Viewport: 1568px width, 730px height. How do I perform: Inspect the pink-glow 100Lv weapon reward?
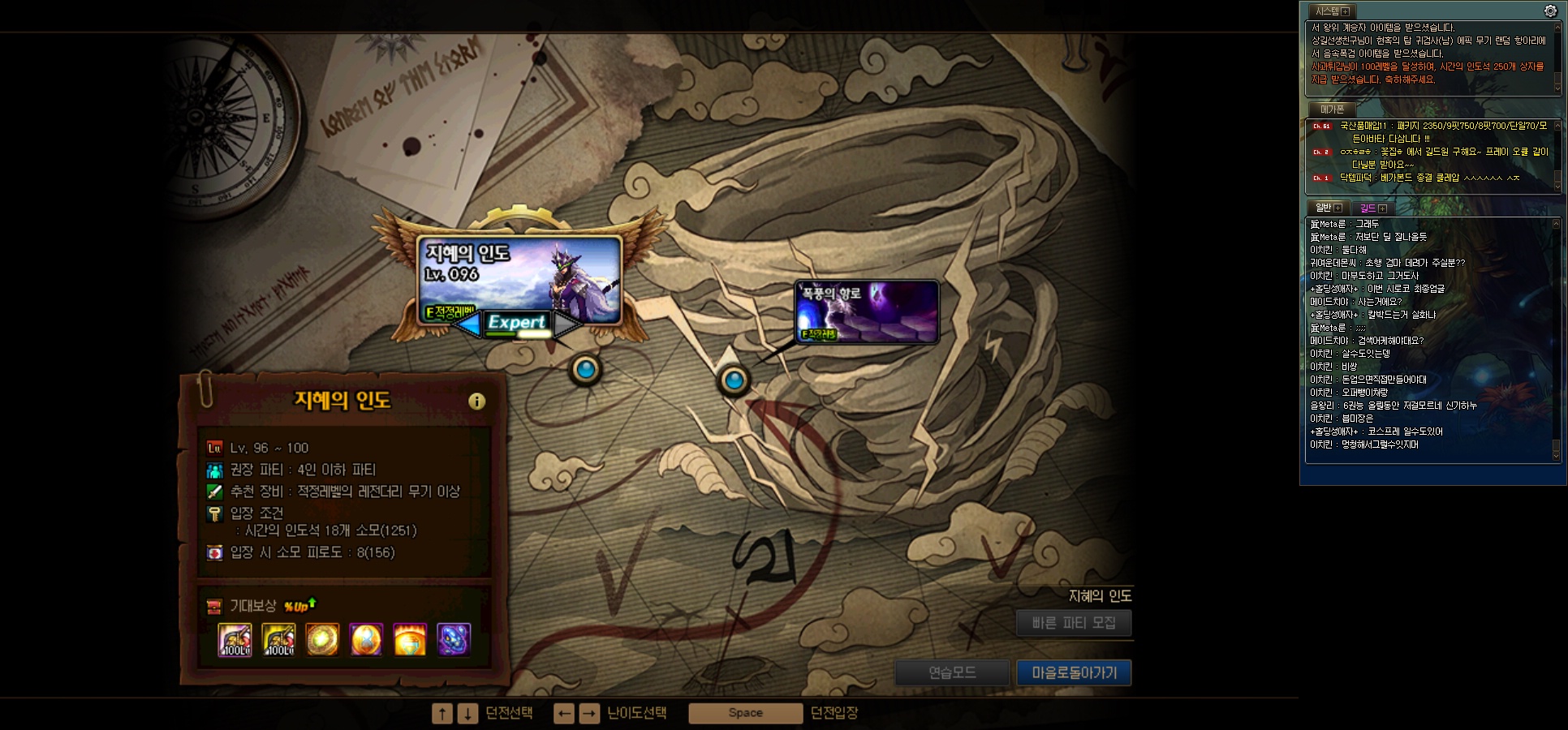[235, 640]
